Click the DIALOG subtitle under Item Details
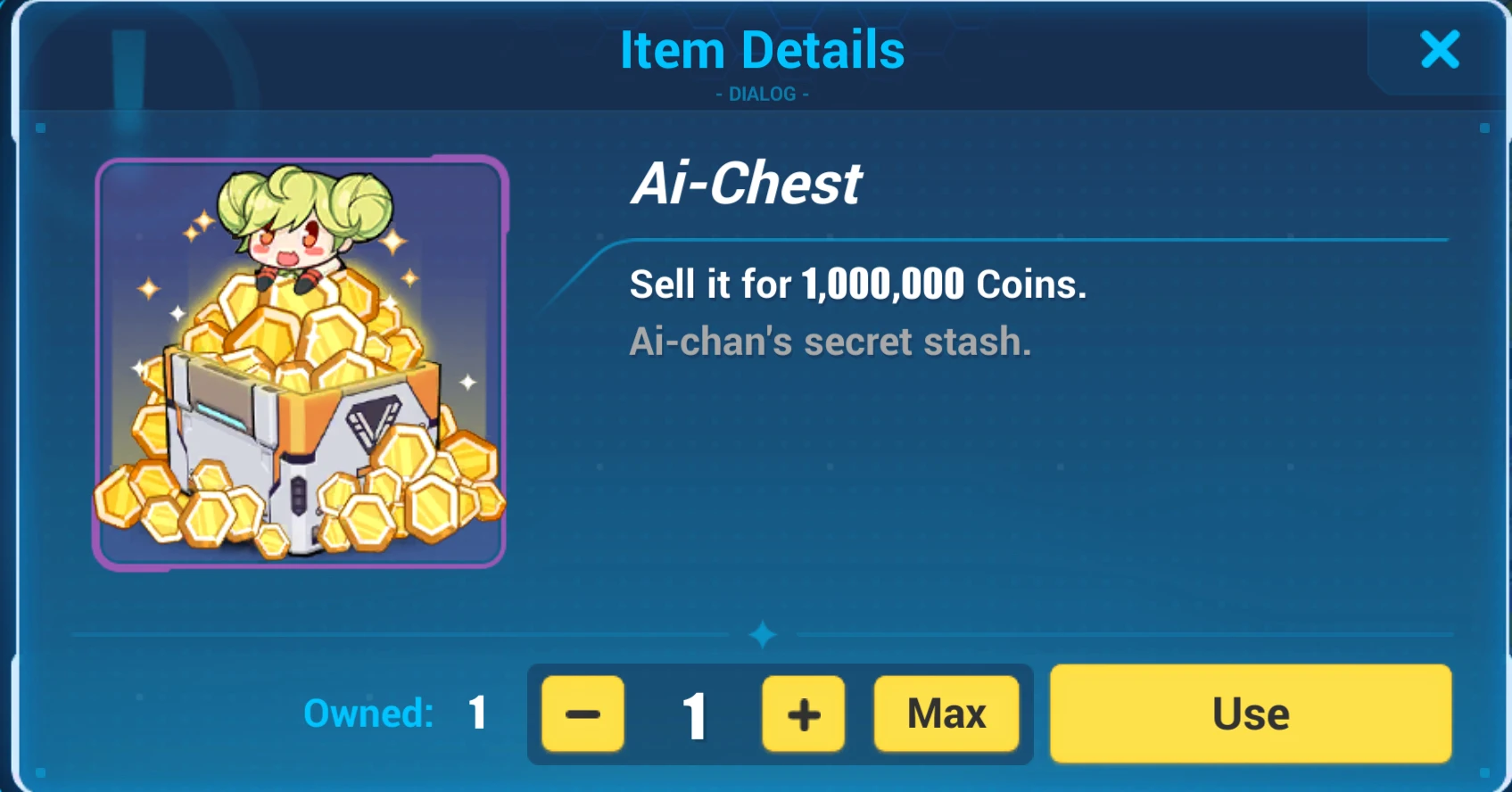The width and height of the screenshot is (1512, 792). tap(763, 93)
